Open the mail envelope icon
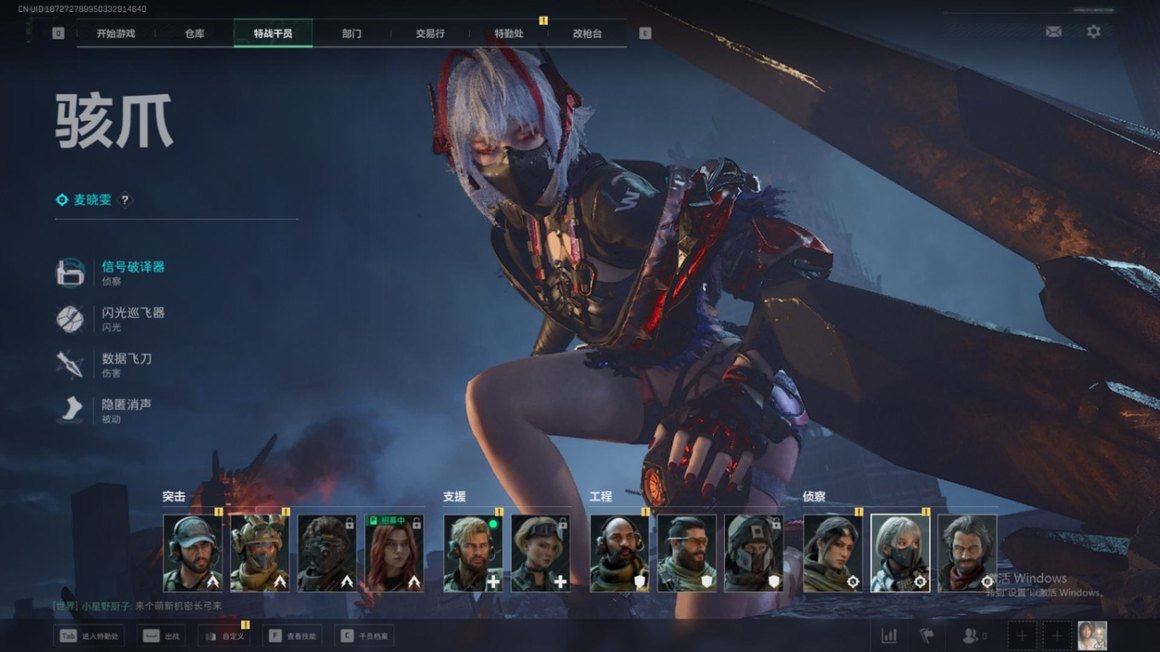1160x652 pixels. click(1053, 32)
